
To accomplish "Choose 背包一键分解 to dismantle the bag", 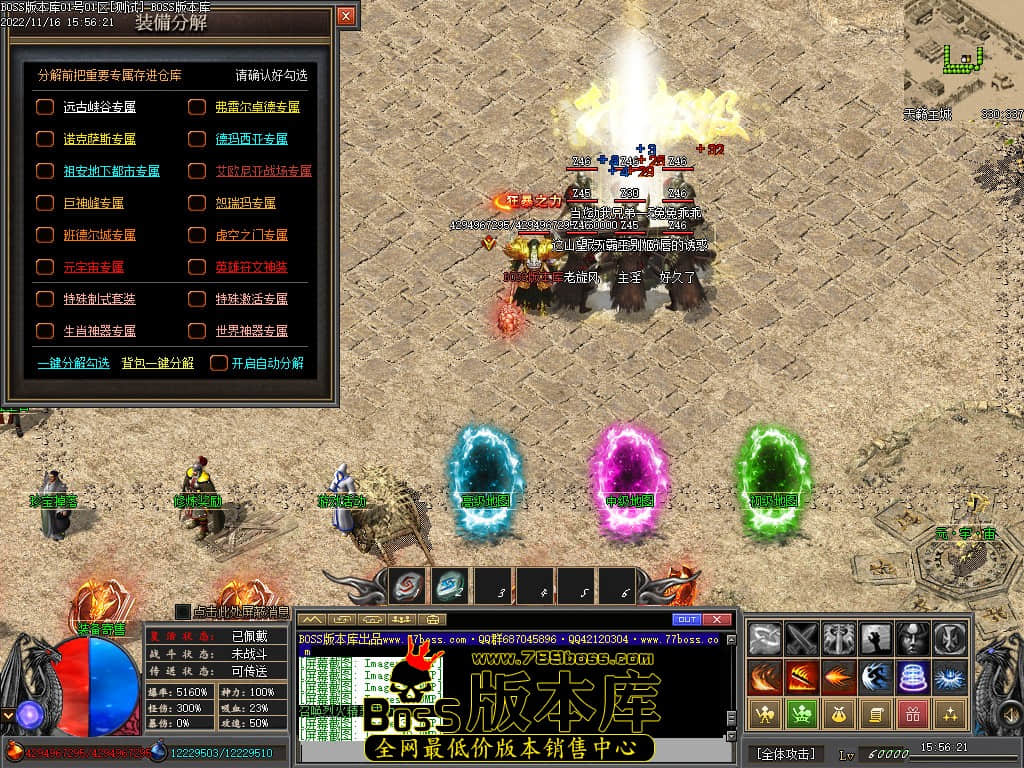I will 158,363.
